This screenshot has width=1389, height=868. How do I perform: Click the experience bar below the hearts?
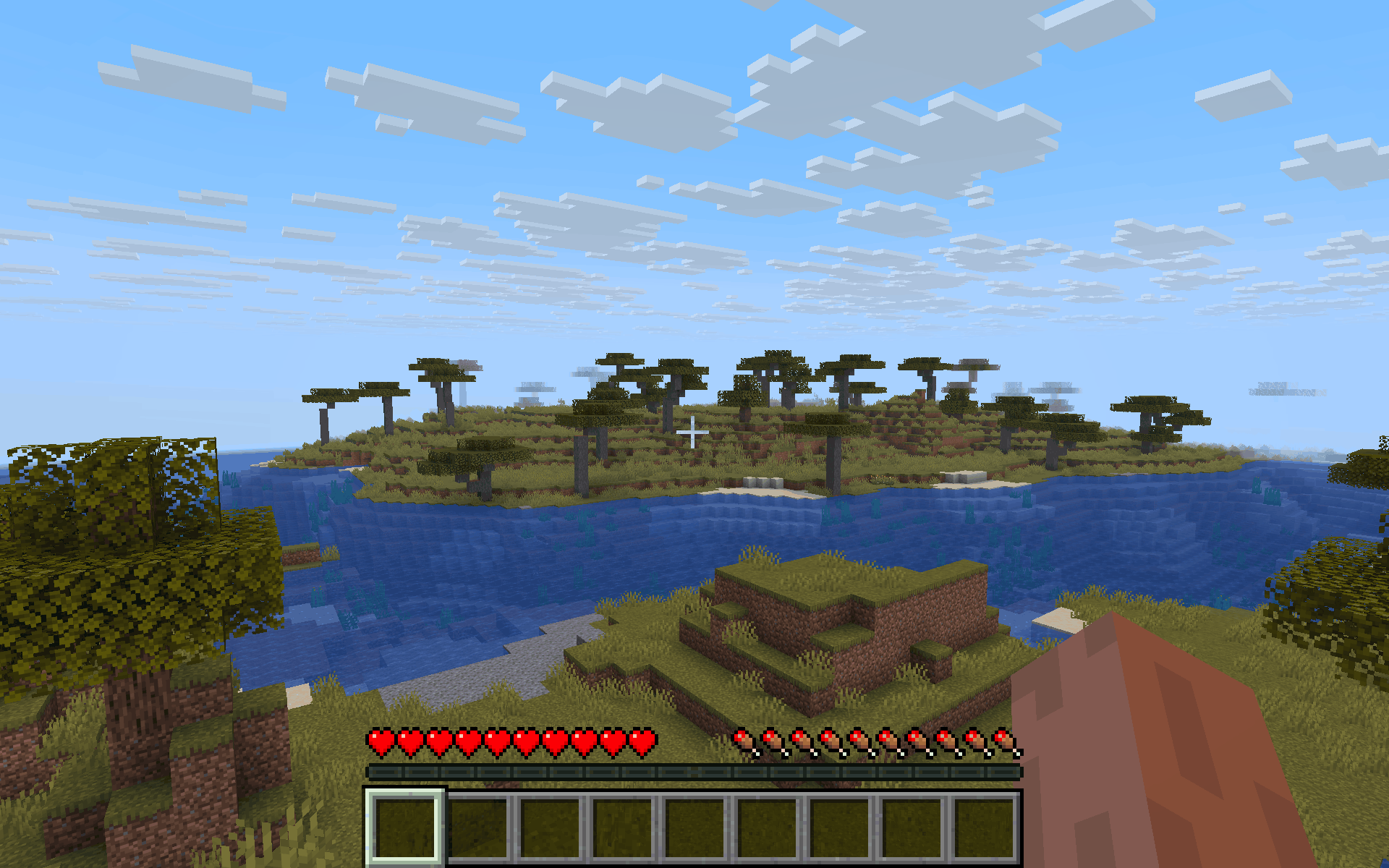[x=694, y=775]
